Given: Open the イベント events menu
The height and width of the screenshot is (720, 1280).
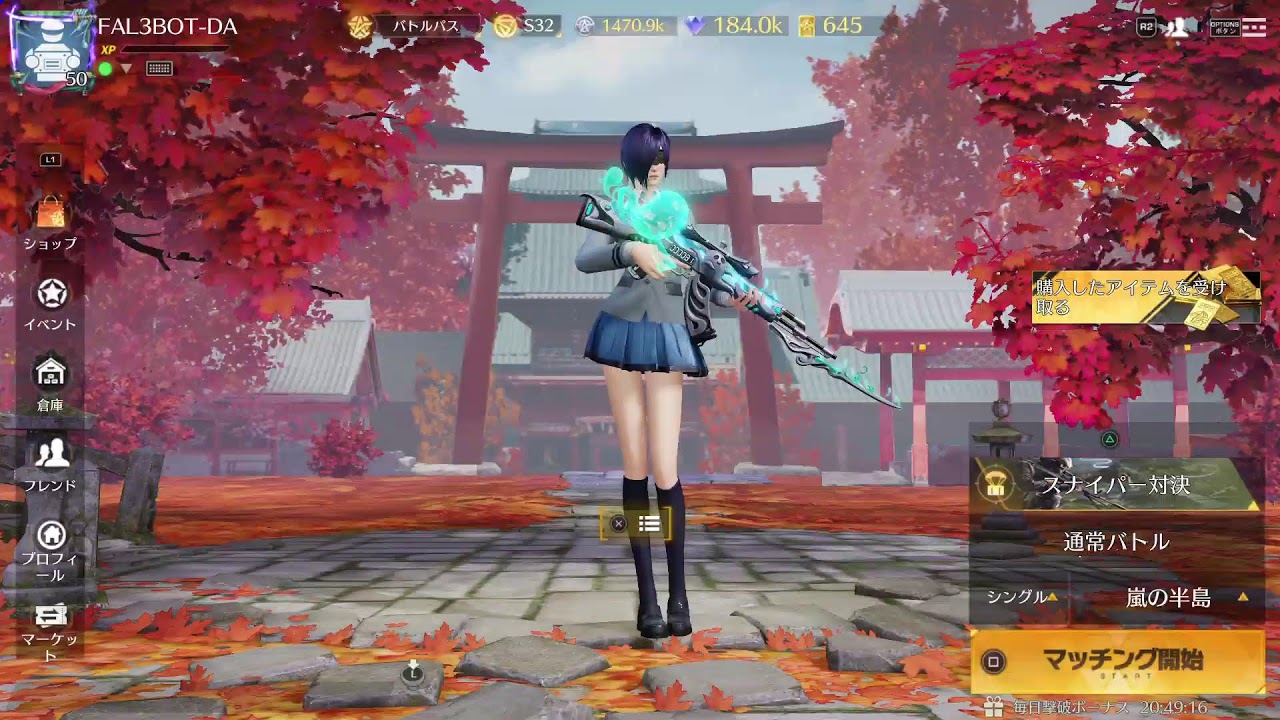Looking at the screenshot, I should (51, 303).
